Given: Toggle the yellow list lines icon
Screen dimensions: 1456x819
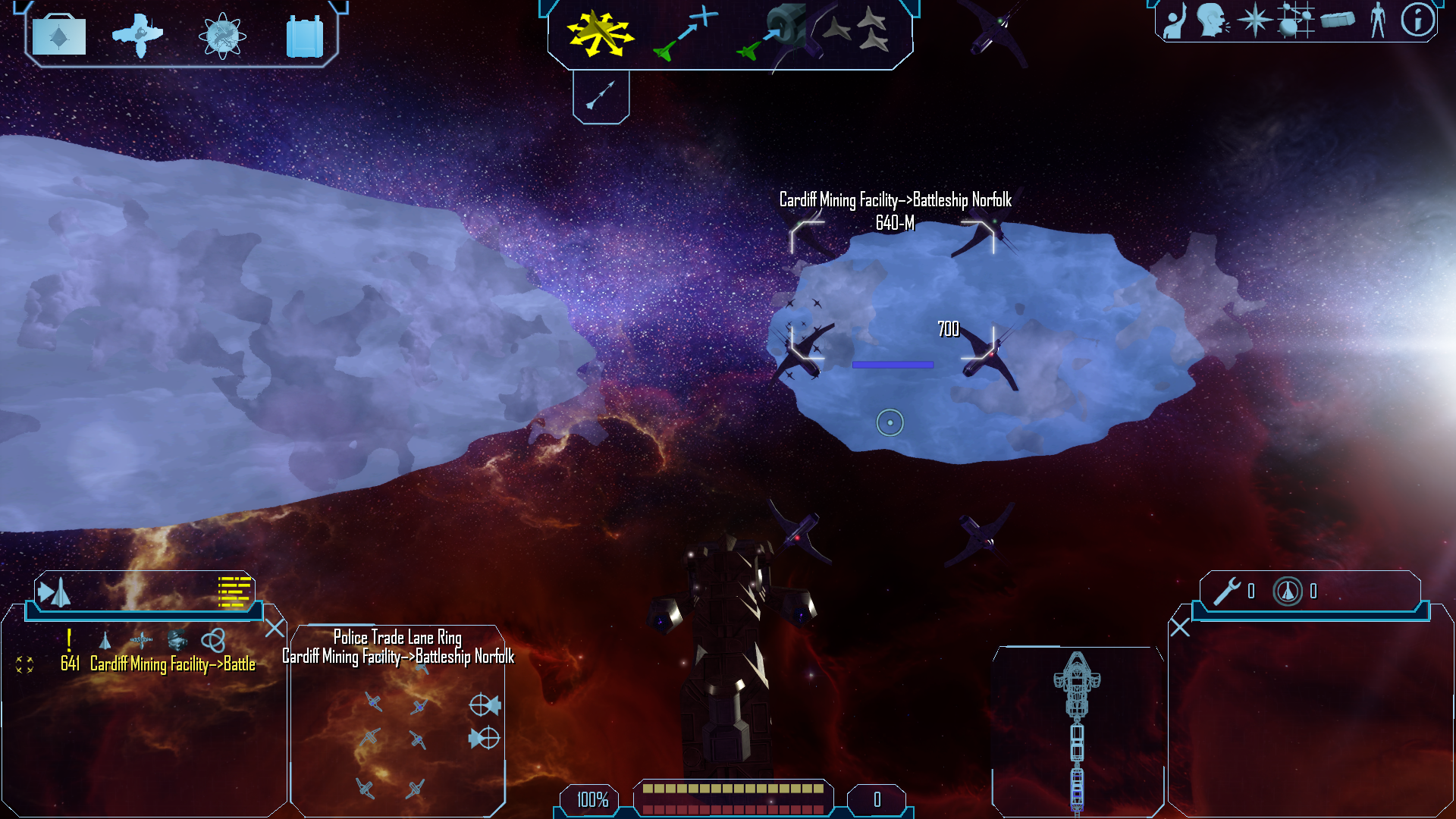Looking at the screenshot, I should click(234, 591).
